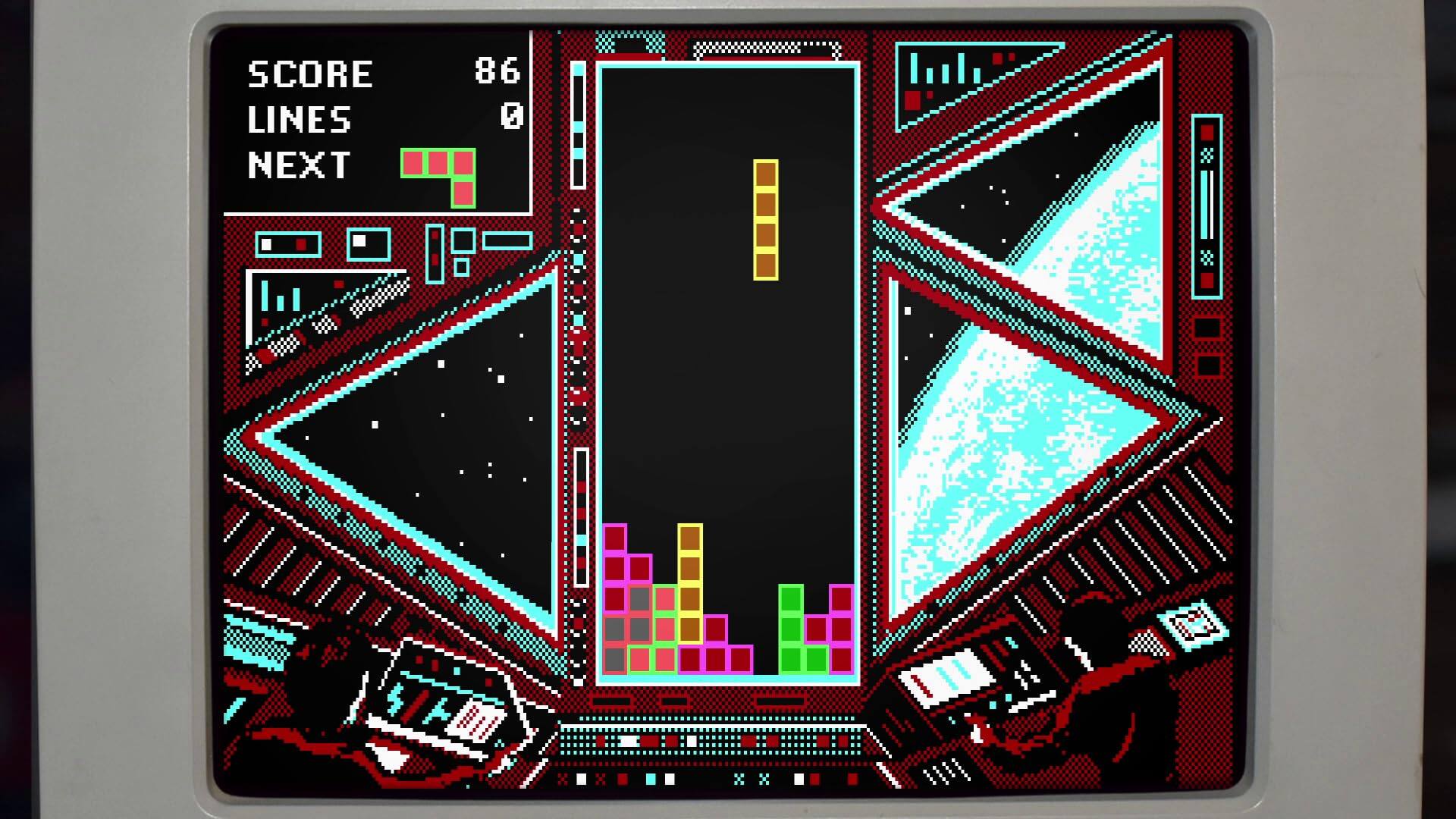The width and height of the screenshot is (1456, 819).
Task: Click the LINES label
Action: point(300,120)
